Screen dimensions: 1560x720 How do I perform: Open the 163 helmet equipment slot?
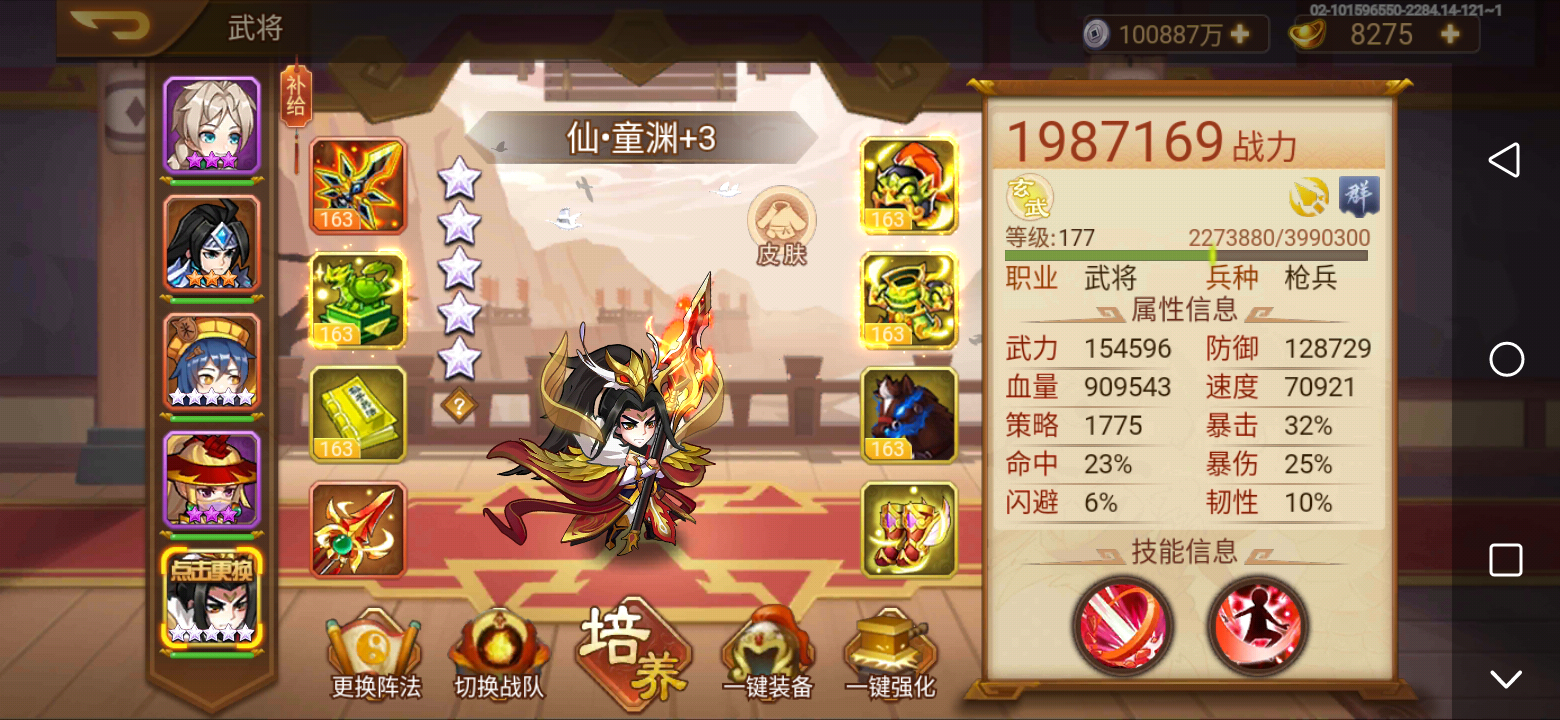[908, 185]
